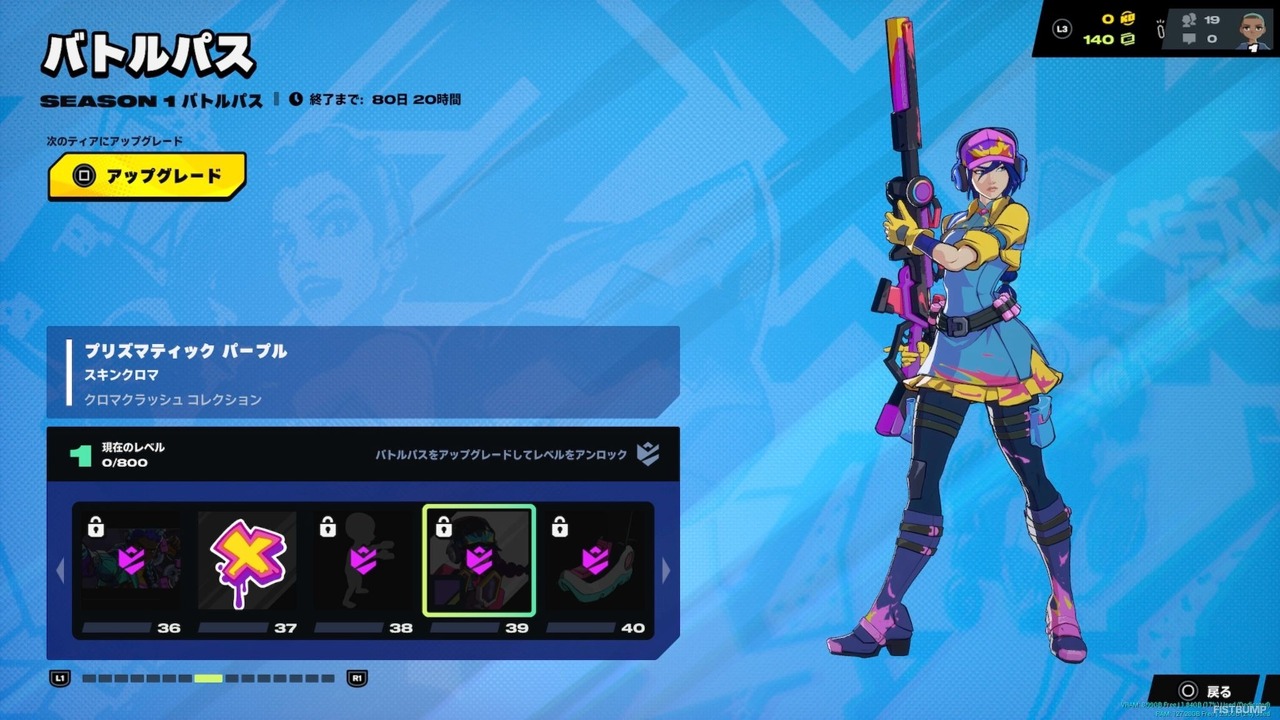This screenshot has width=1280, height=720.
Task: Choose the level 37 graffiti X spray reward
Action: [247, 562]
